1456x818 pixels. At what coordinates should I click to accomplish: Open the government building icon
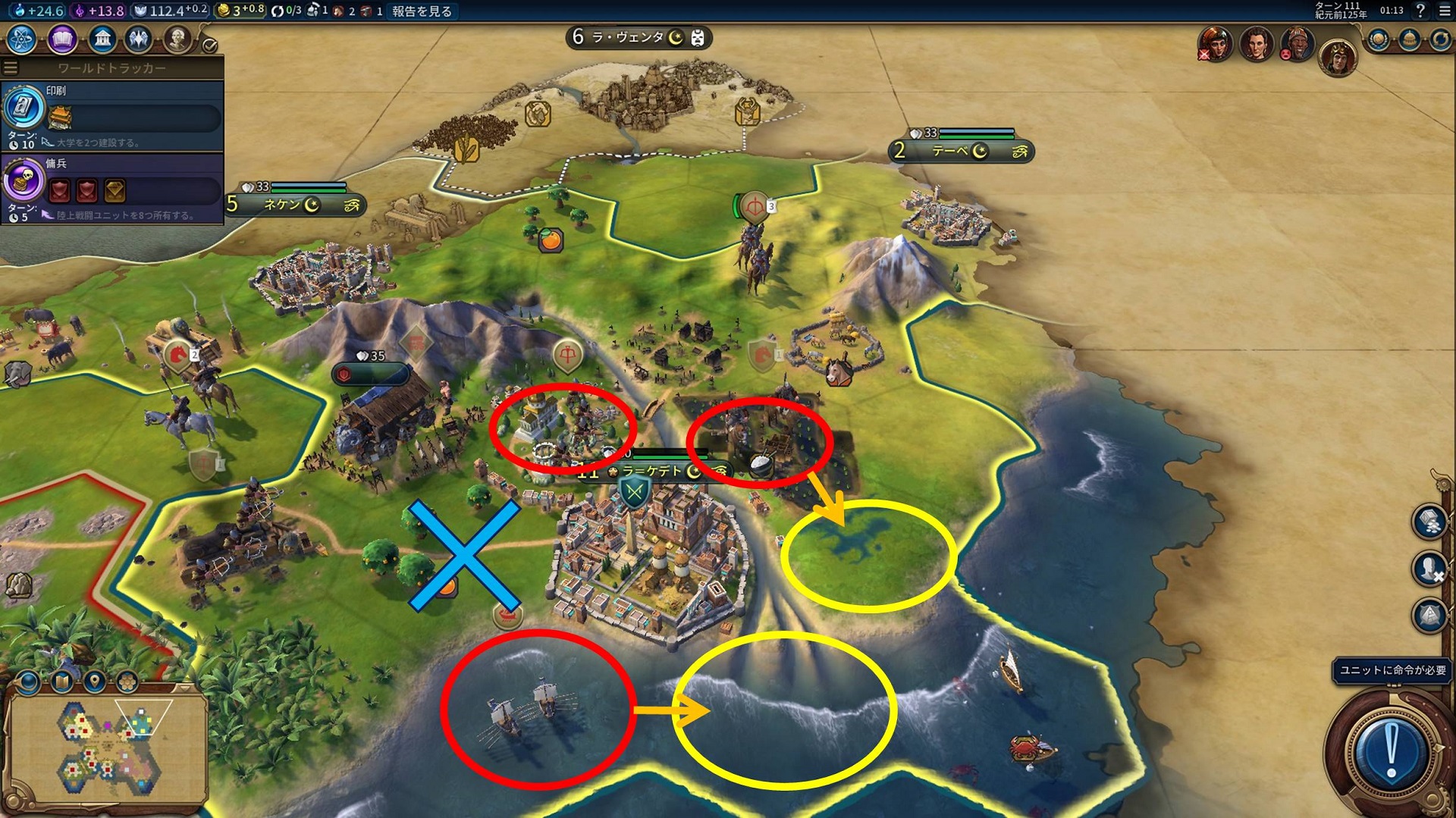101,39
